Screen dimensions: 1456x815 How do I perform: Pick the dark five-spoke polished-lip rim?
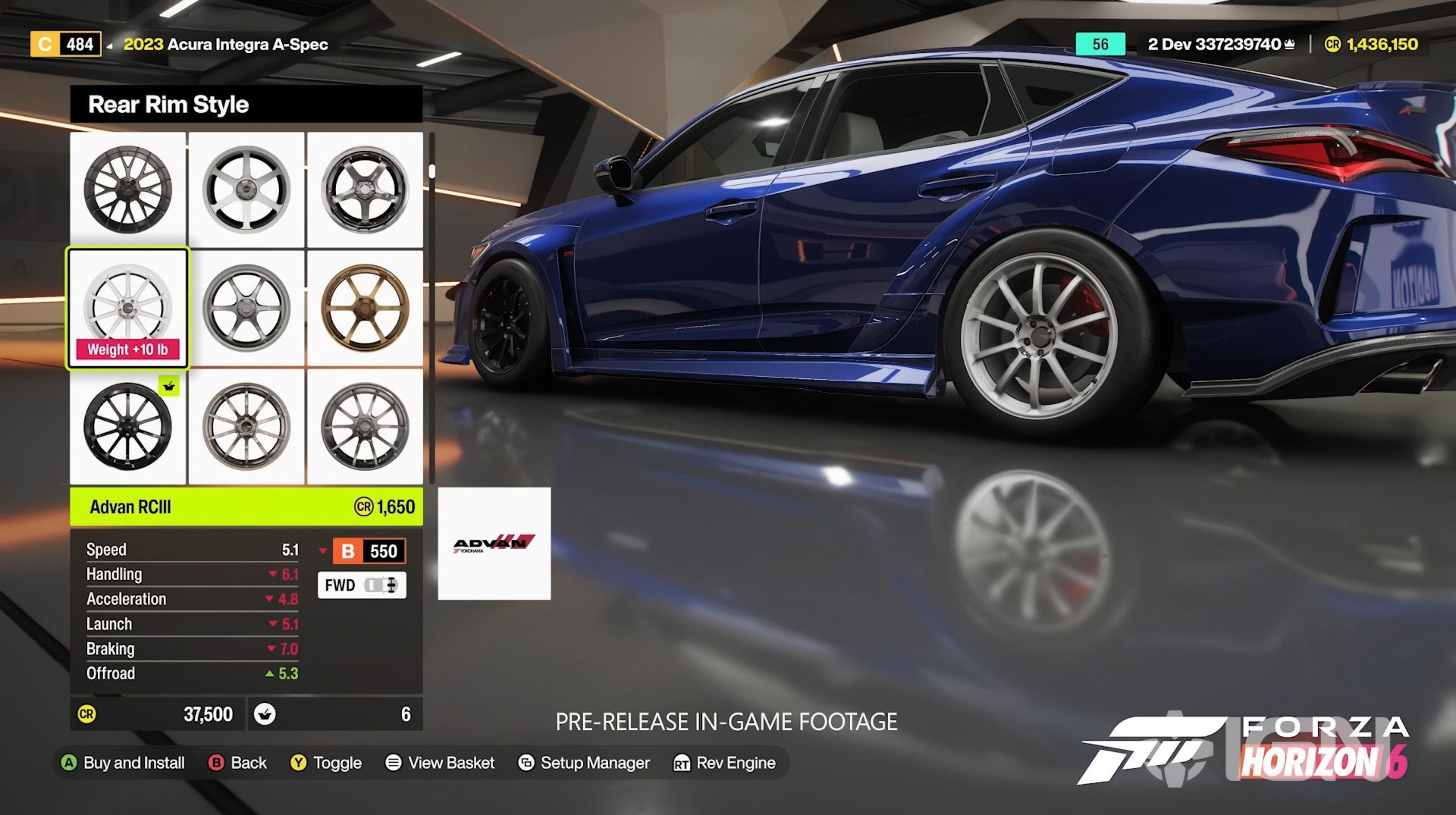point(365,190)
